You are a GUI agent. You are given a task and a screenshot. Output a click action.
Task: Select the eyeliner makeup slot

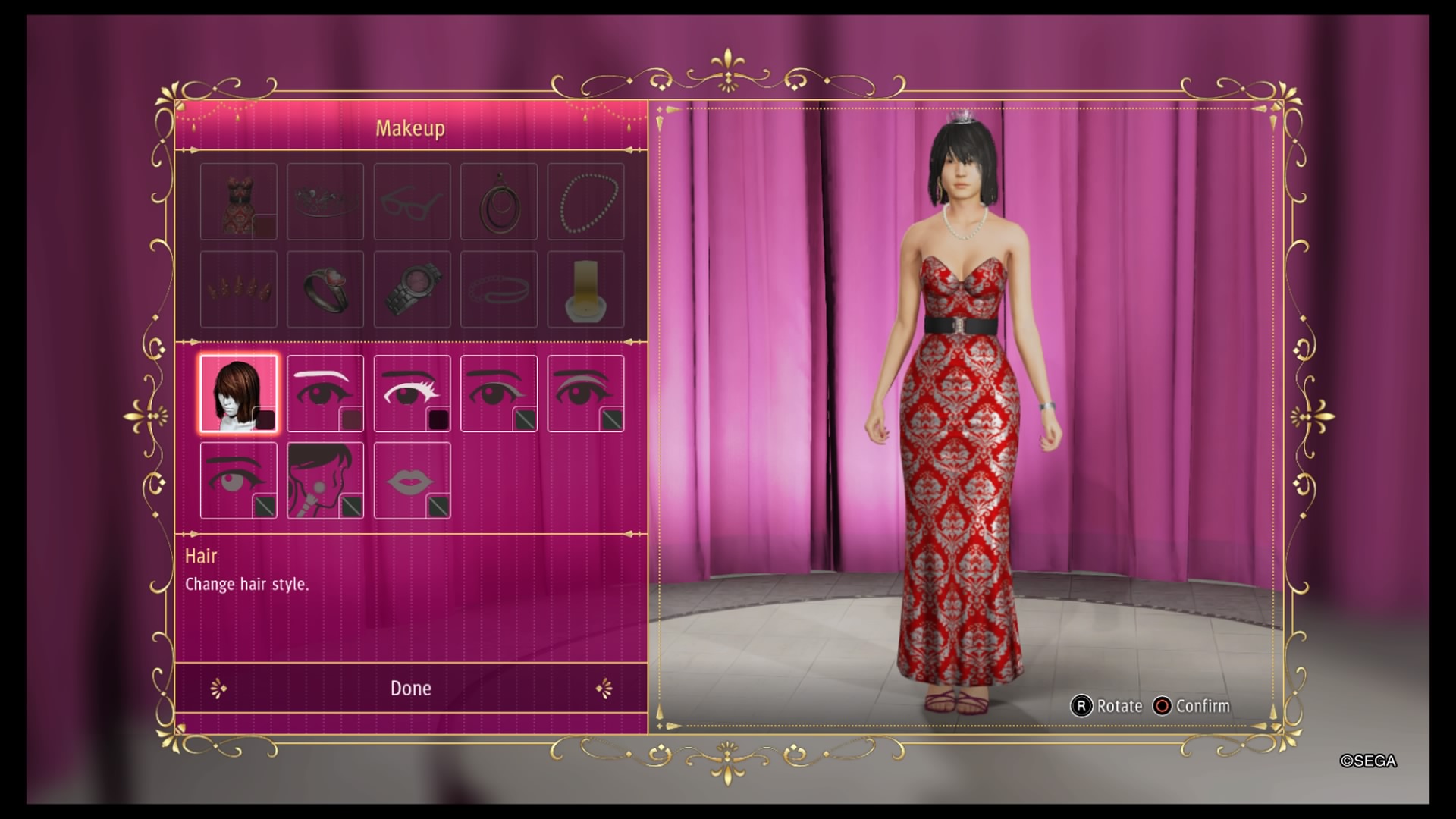[x=498, y=394]
